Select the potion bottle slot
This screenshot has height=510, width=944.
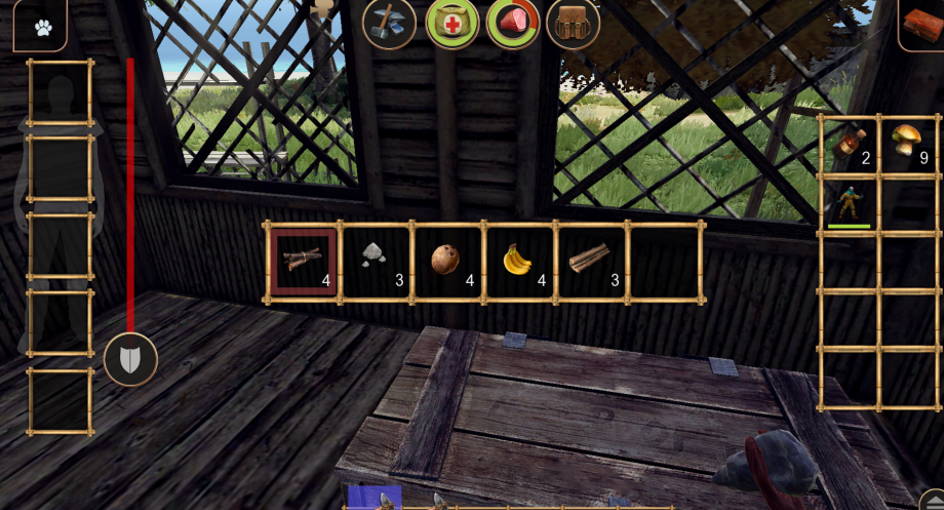pos(848,145)
